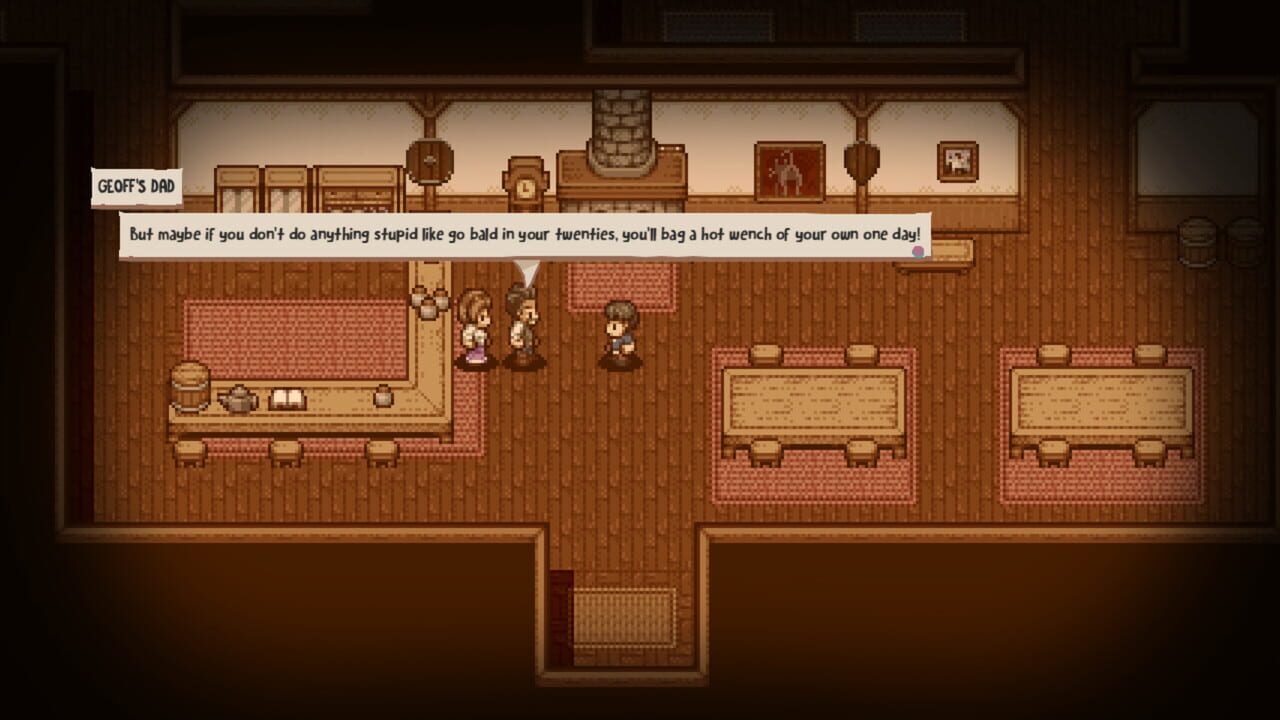The width and height of the screenshot is (1280, 720).
Task: Click the teapot on the counter
Action: tap(237, 397)
